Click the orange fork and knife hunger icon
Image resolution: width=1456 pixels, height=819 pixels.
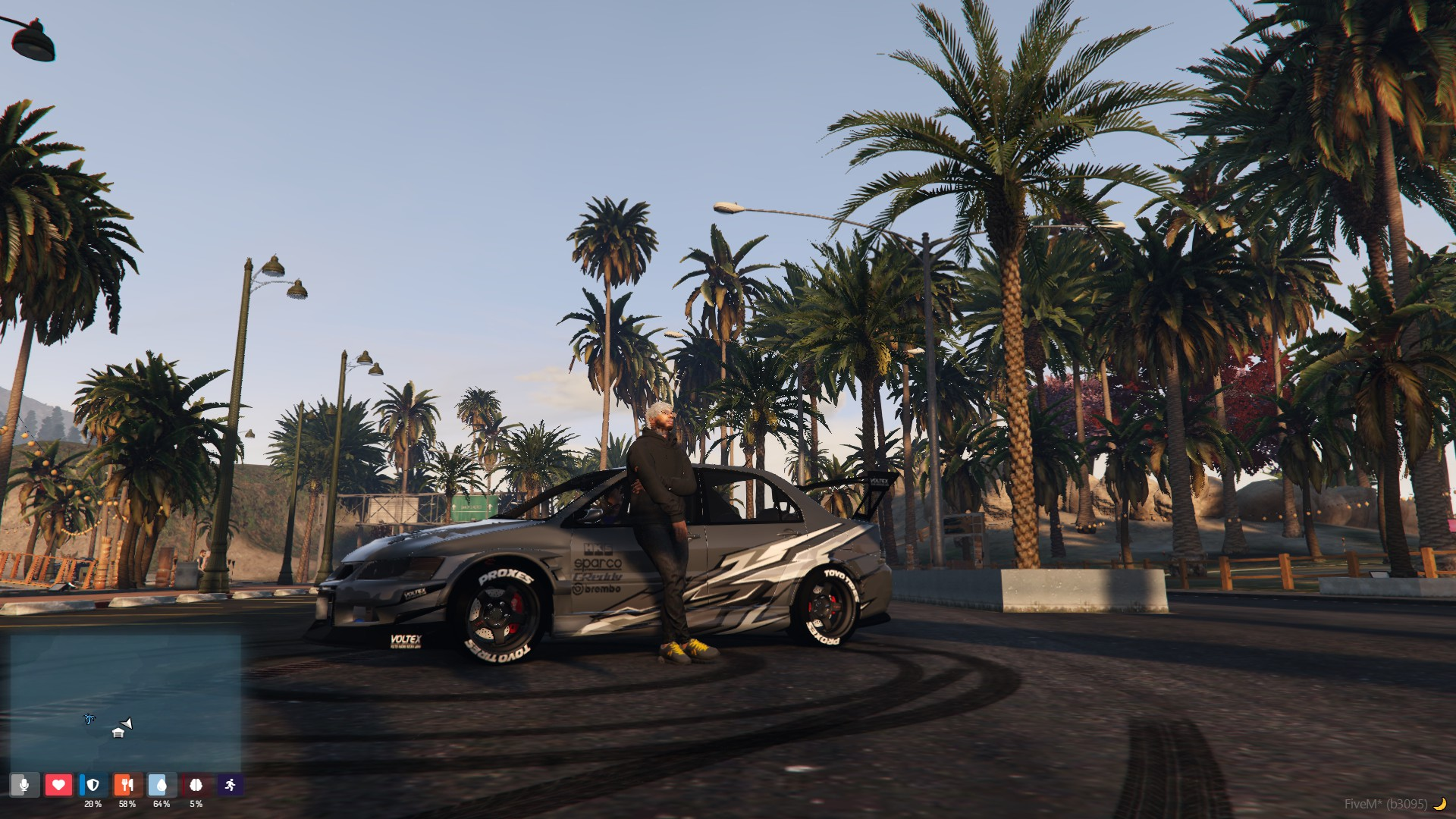click(x=126, y=785)
